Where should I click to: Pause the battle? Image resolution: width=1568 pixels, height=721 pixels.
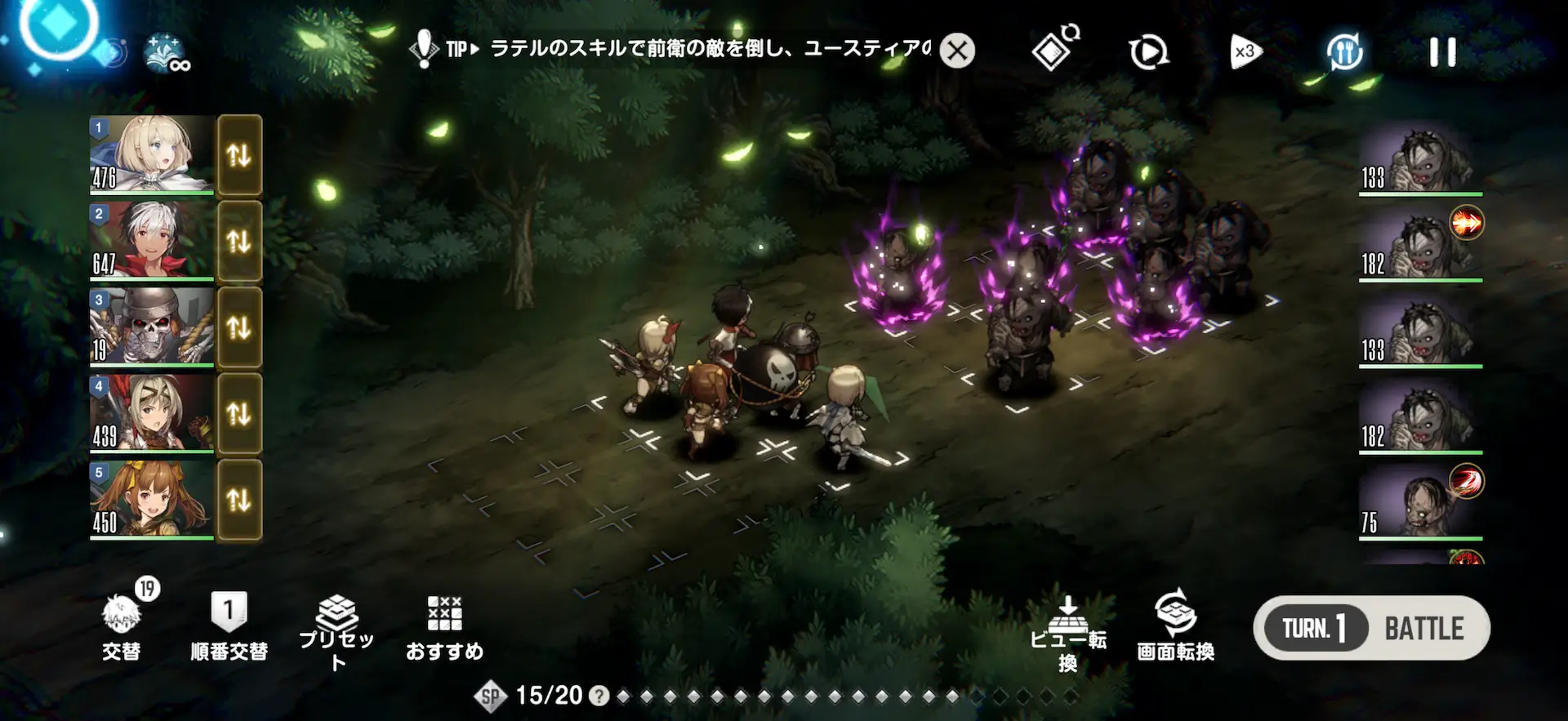pyautogui.click(x=1442, y=51)
